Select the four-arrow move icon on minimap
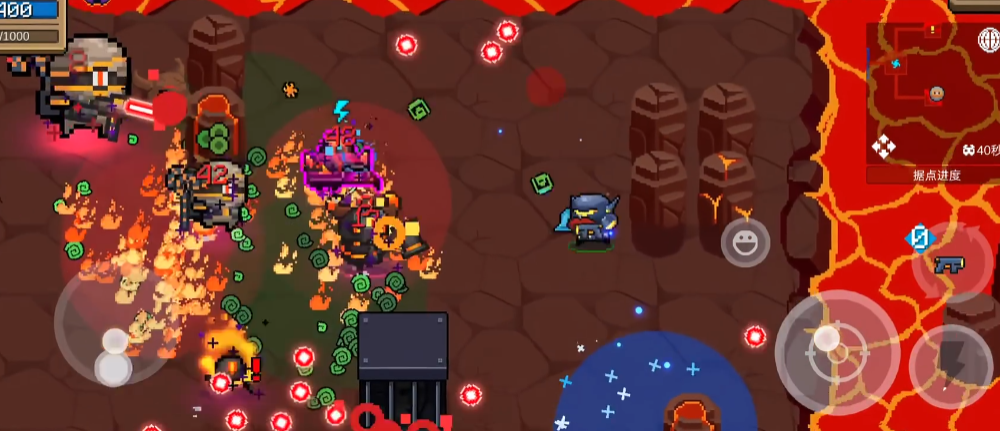 coord(884,148)
